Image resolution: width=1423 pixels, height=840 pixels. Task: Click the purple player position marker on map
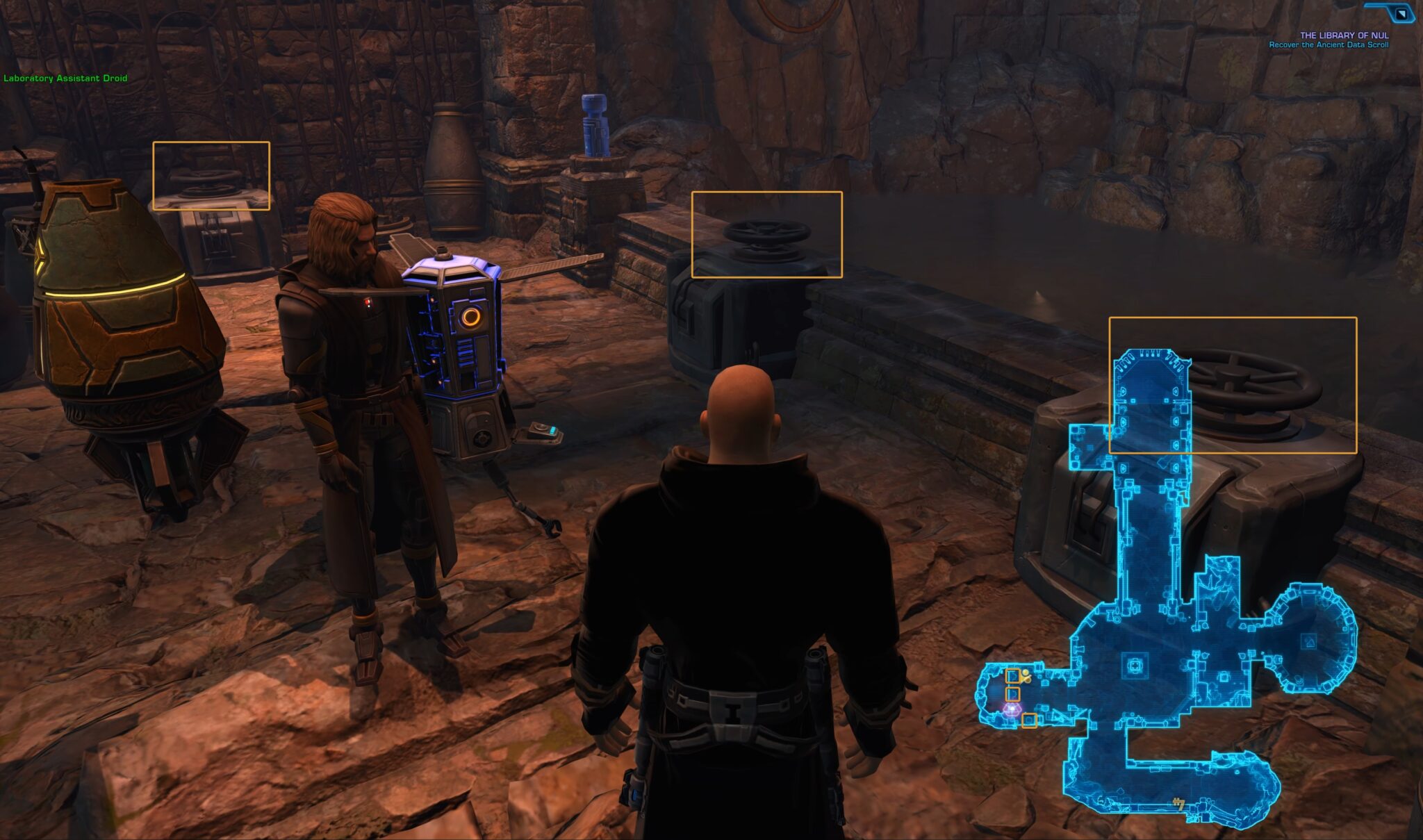pos(1012,709)
